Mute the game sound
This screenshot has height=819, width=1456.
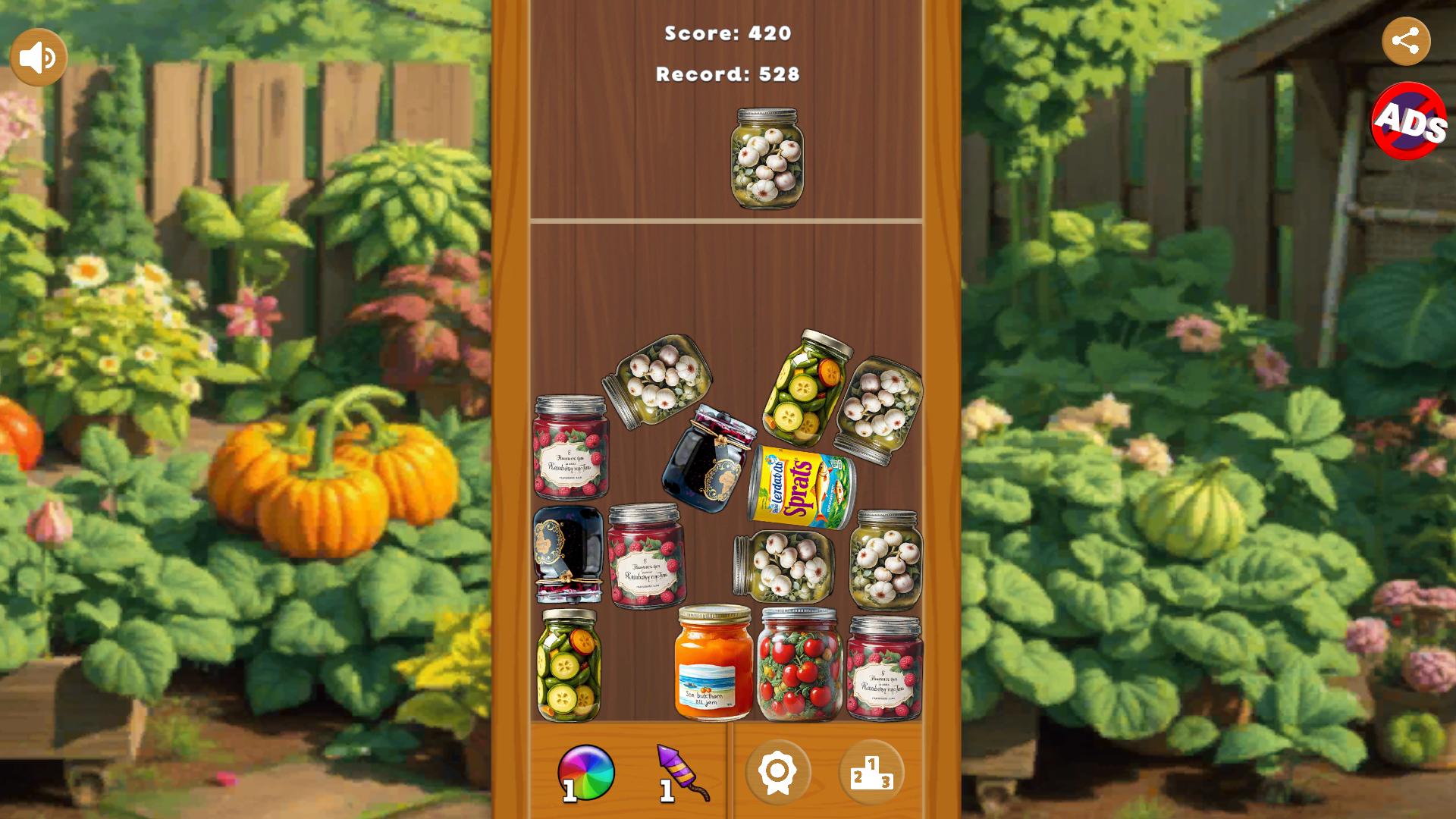(39, 55)
